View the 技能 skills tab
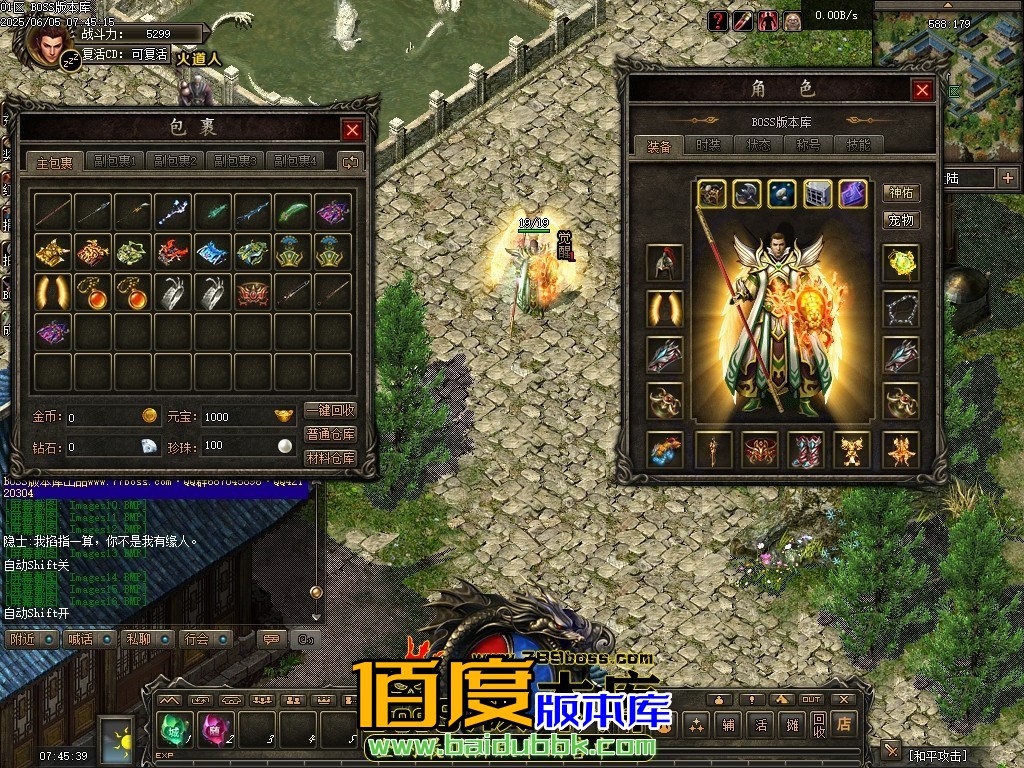The height and width of the screenshot is (768, 1024). click(x=858, y=145)
